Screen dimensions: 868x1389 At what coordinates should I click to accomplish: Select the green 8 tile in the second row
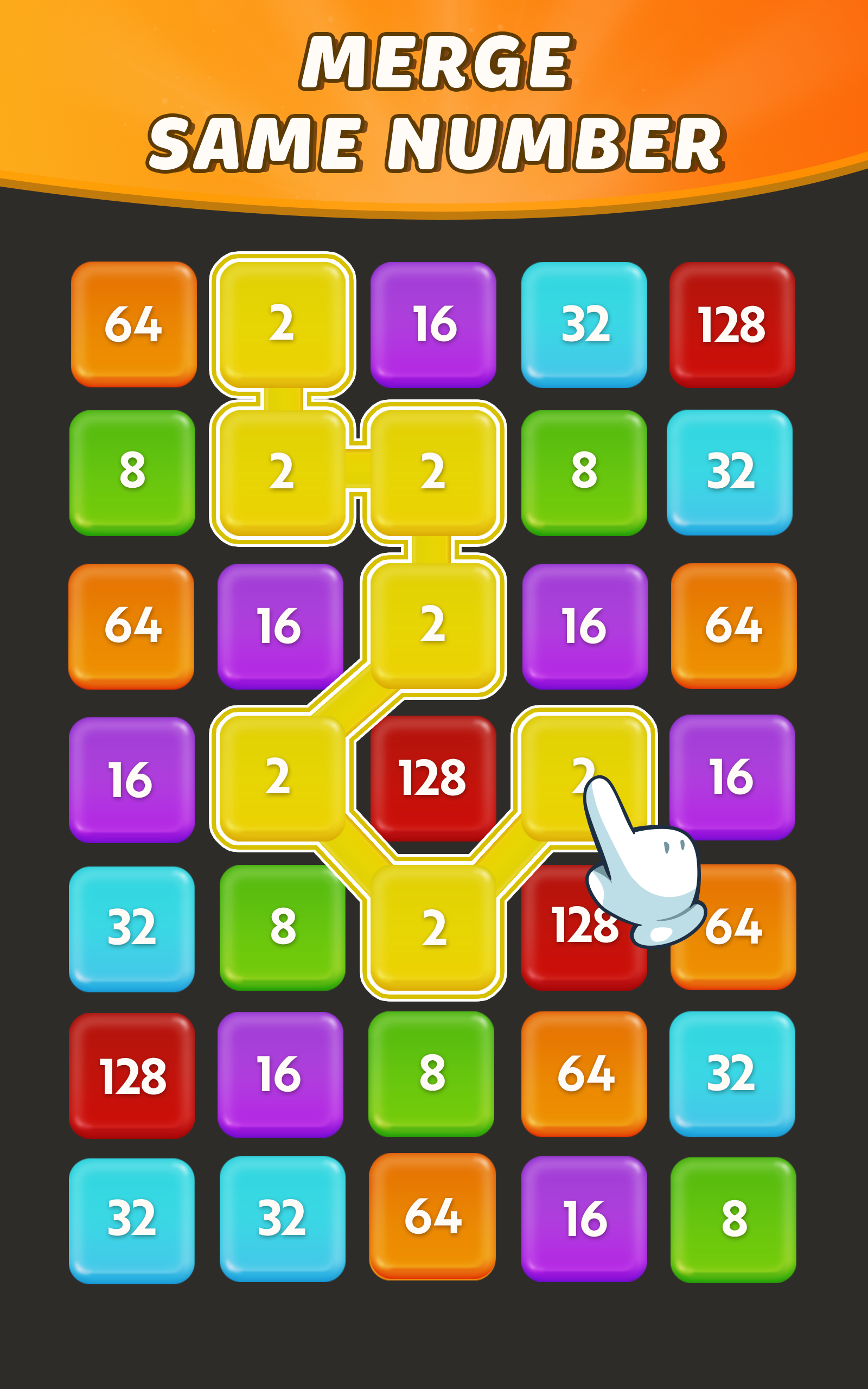tap(133, 474)
